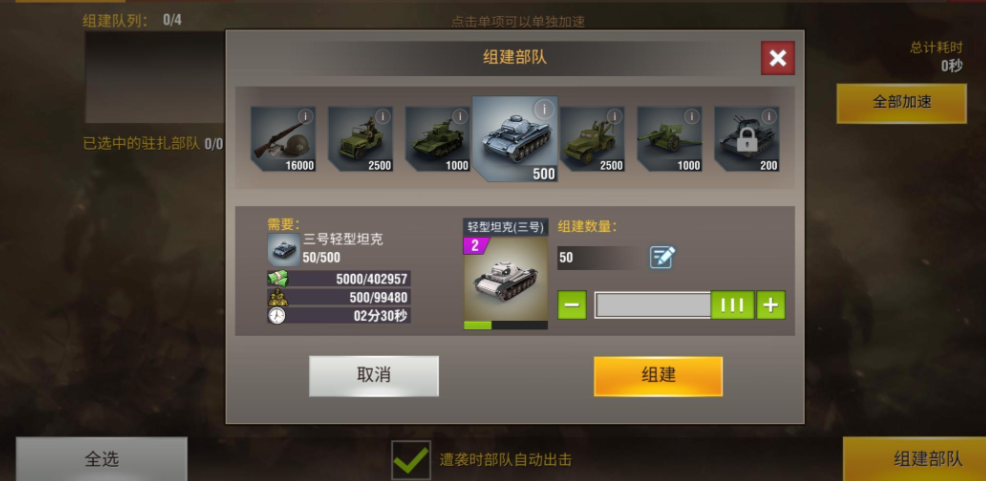Open 组建部队 button at bottom right
The height and width of the screenshot is (481, 986).
[914, 459]
